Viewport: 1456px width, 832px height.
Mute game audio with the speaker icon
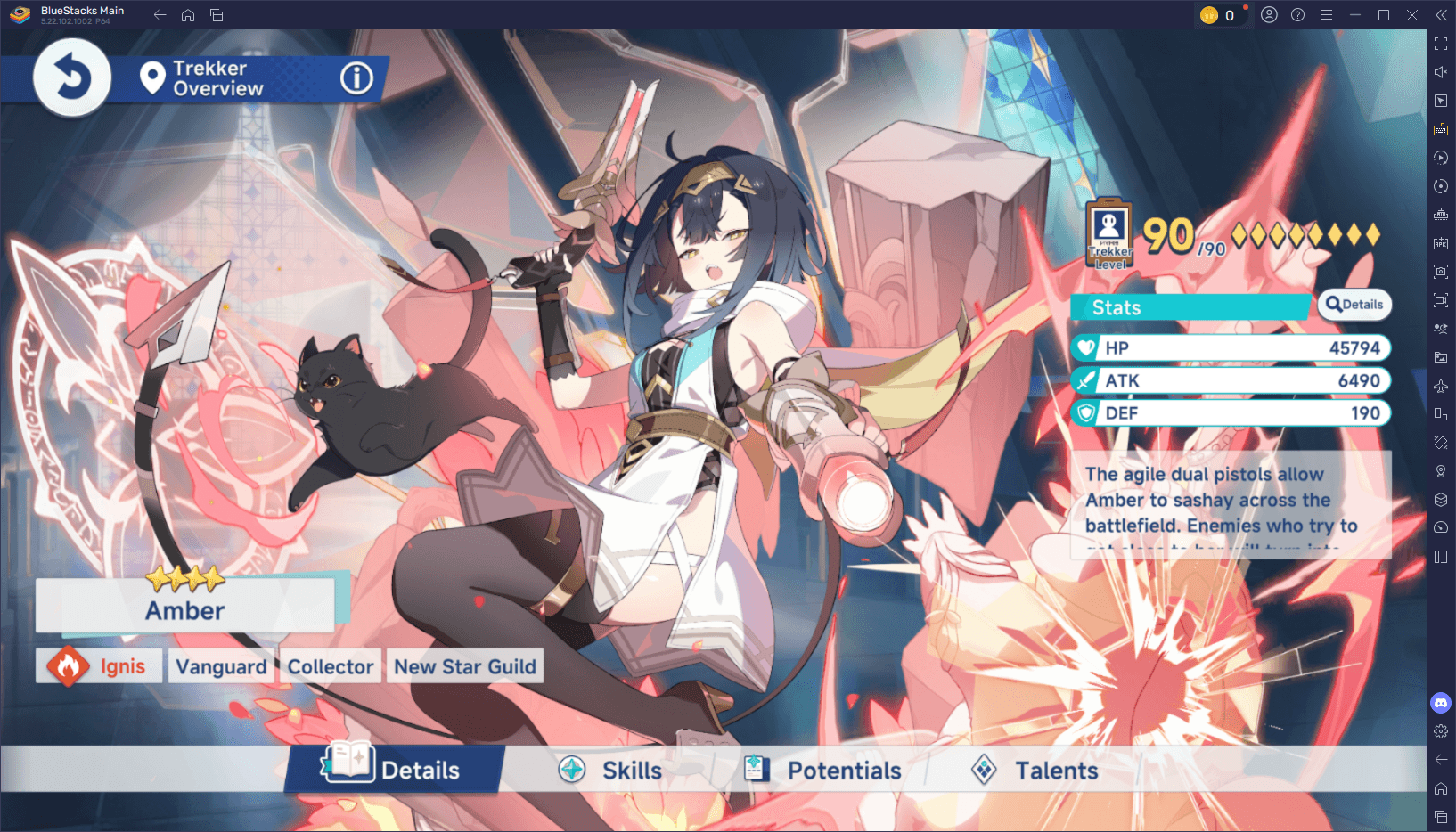(x=1441, y=72)
